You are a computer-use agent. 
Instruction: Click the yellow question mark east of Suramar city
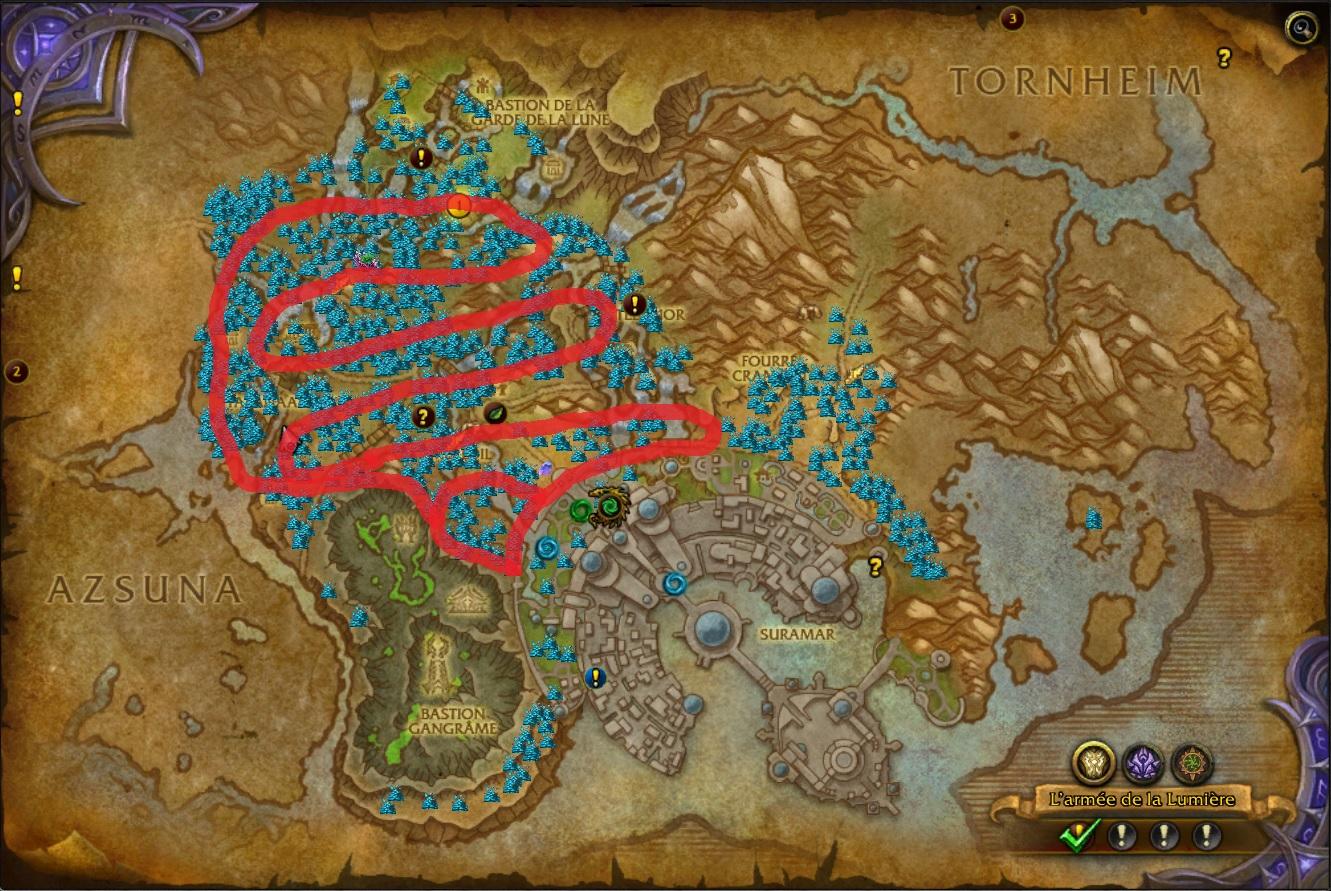point(876,567)
